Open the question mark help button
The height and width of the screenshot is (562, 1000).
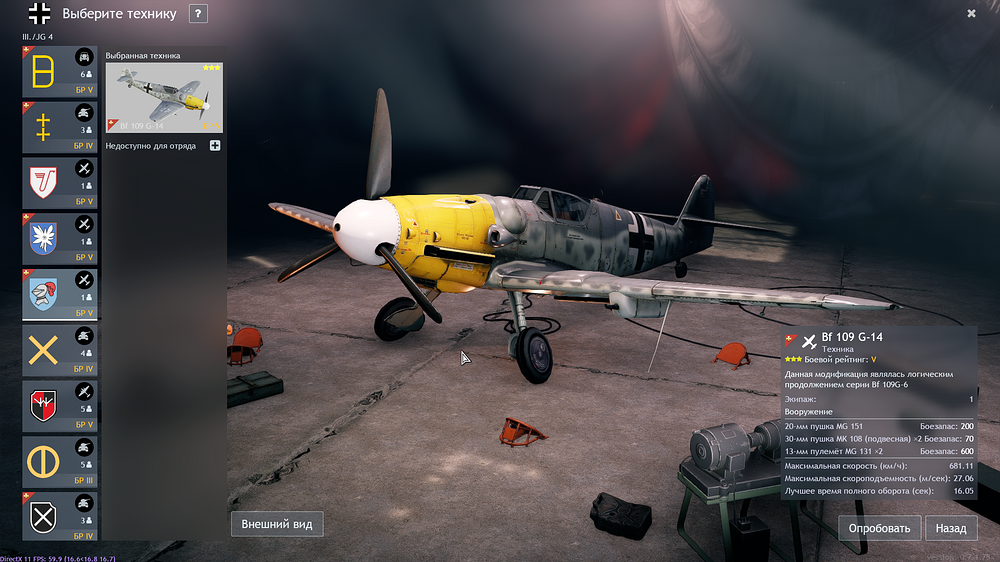tap(198, 14)
